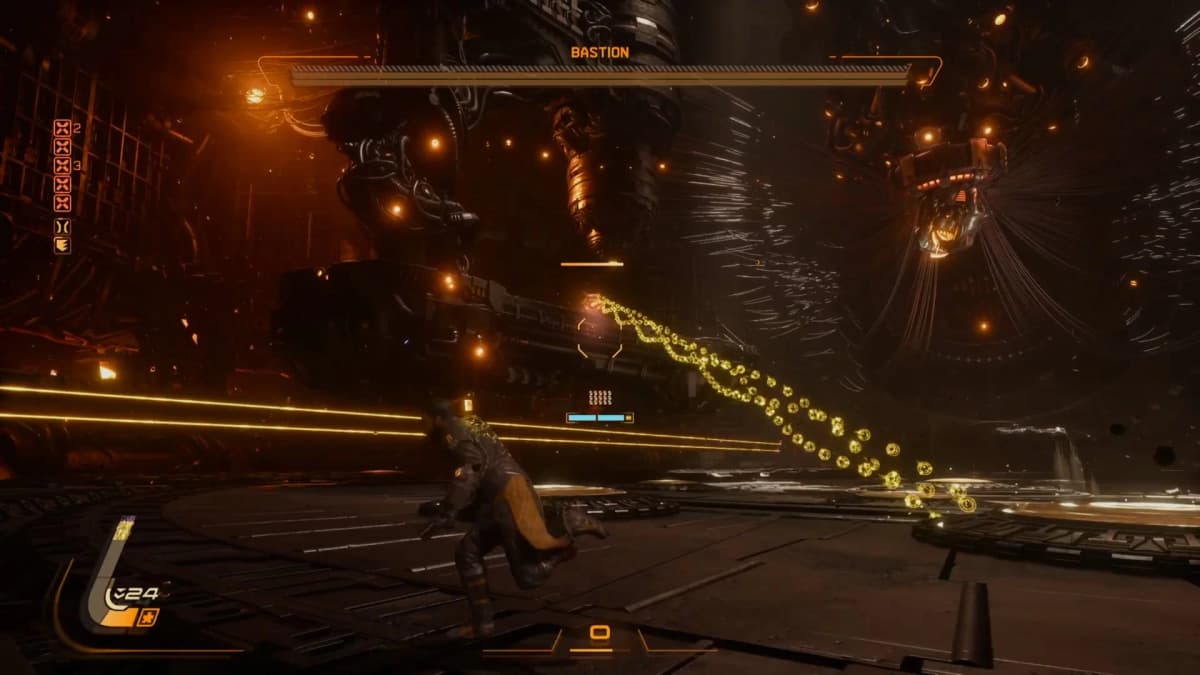1200x675 pixels.
Task: Click the curved brackets status icon
Action: click(62, 226)
